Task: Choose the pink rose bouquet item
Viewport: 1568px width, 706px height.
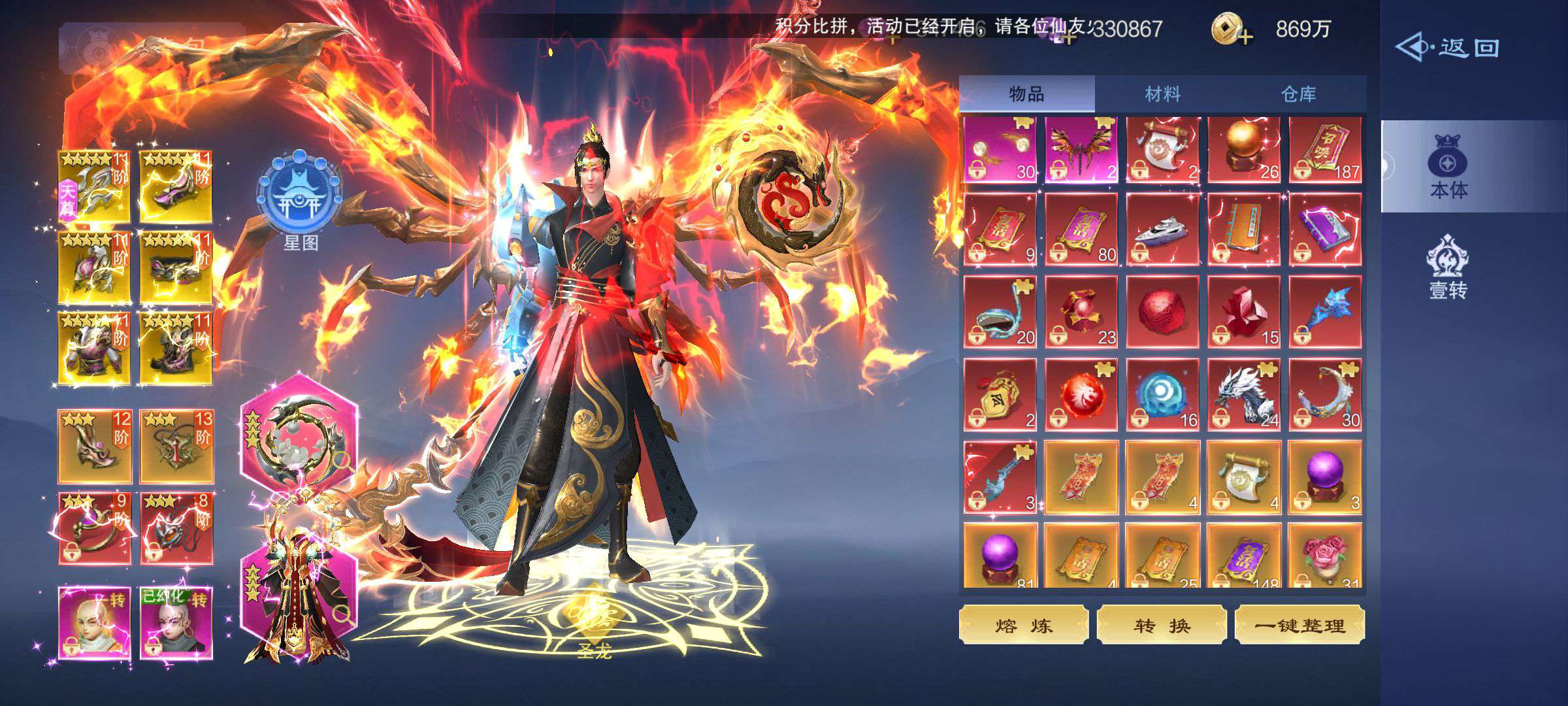Action: click(1325, 556)
